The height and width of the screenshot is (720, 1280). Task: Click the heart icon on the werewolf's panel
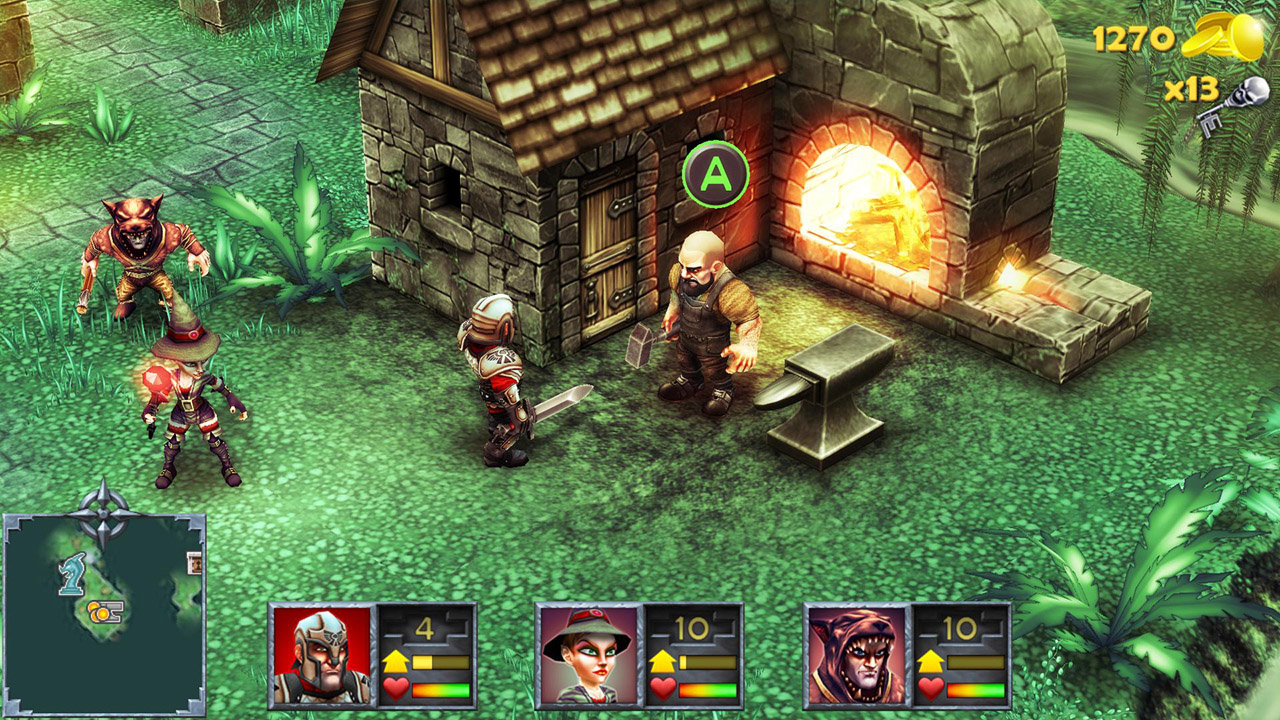point(930,688)
